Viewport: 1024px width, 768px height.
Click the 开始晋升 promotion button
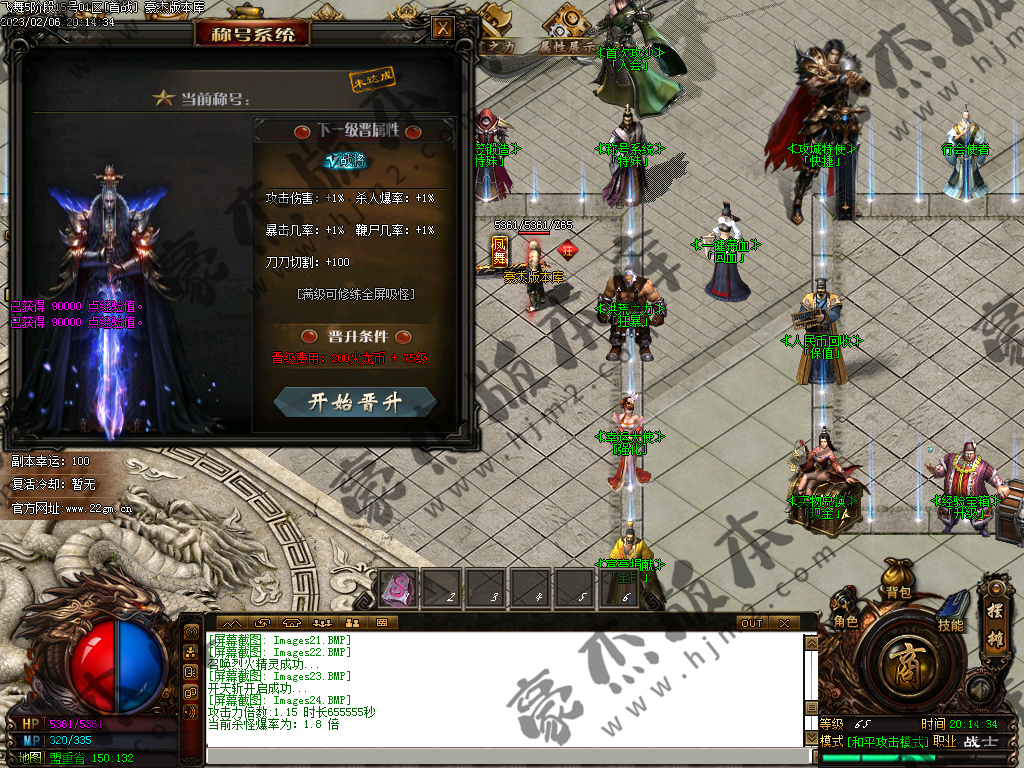point(355,402)
